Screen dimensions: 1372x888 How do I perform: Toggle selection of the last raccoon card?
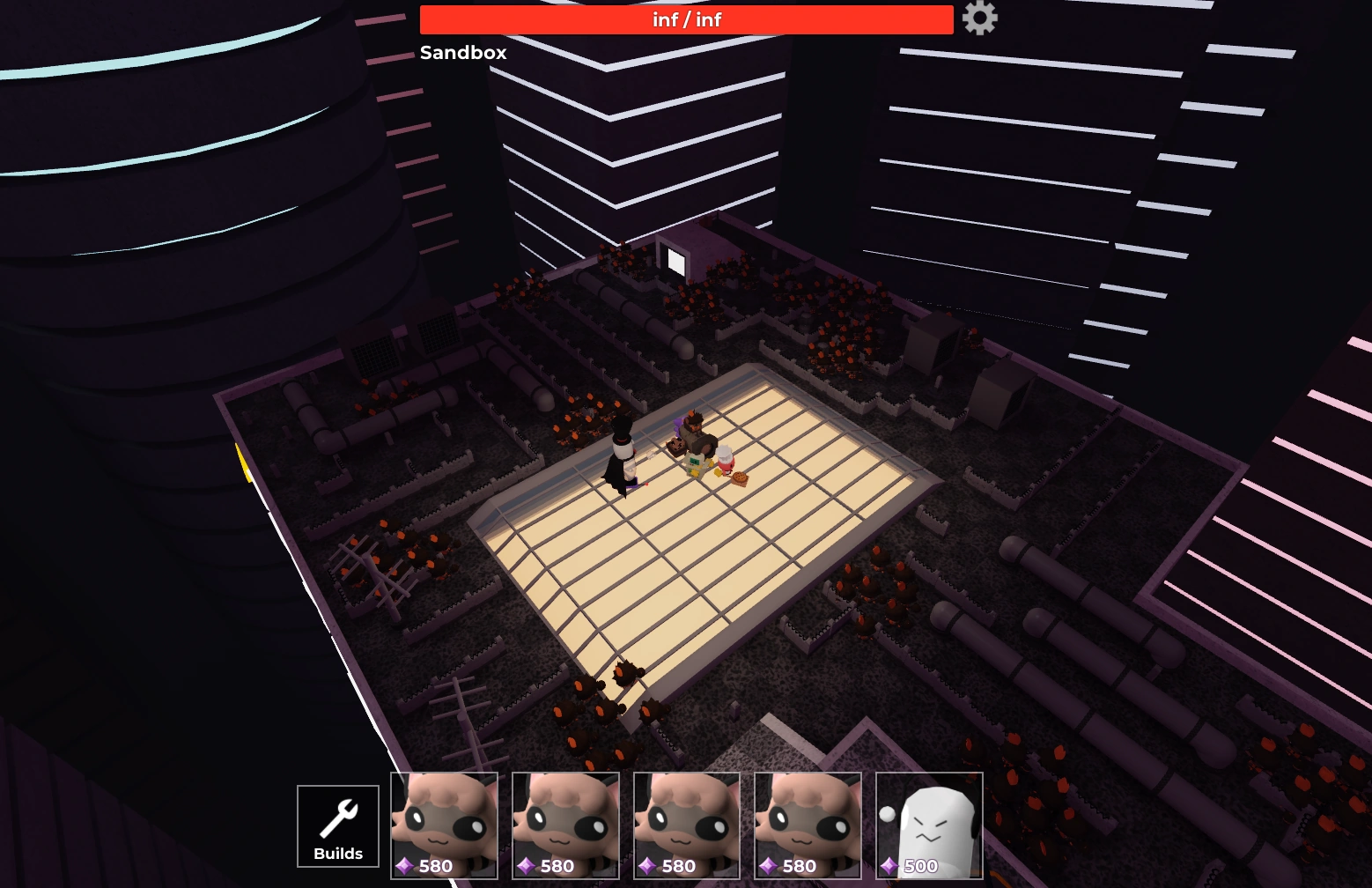coord(808,825)
